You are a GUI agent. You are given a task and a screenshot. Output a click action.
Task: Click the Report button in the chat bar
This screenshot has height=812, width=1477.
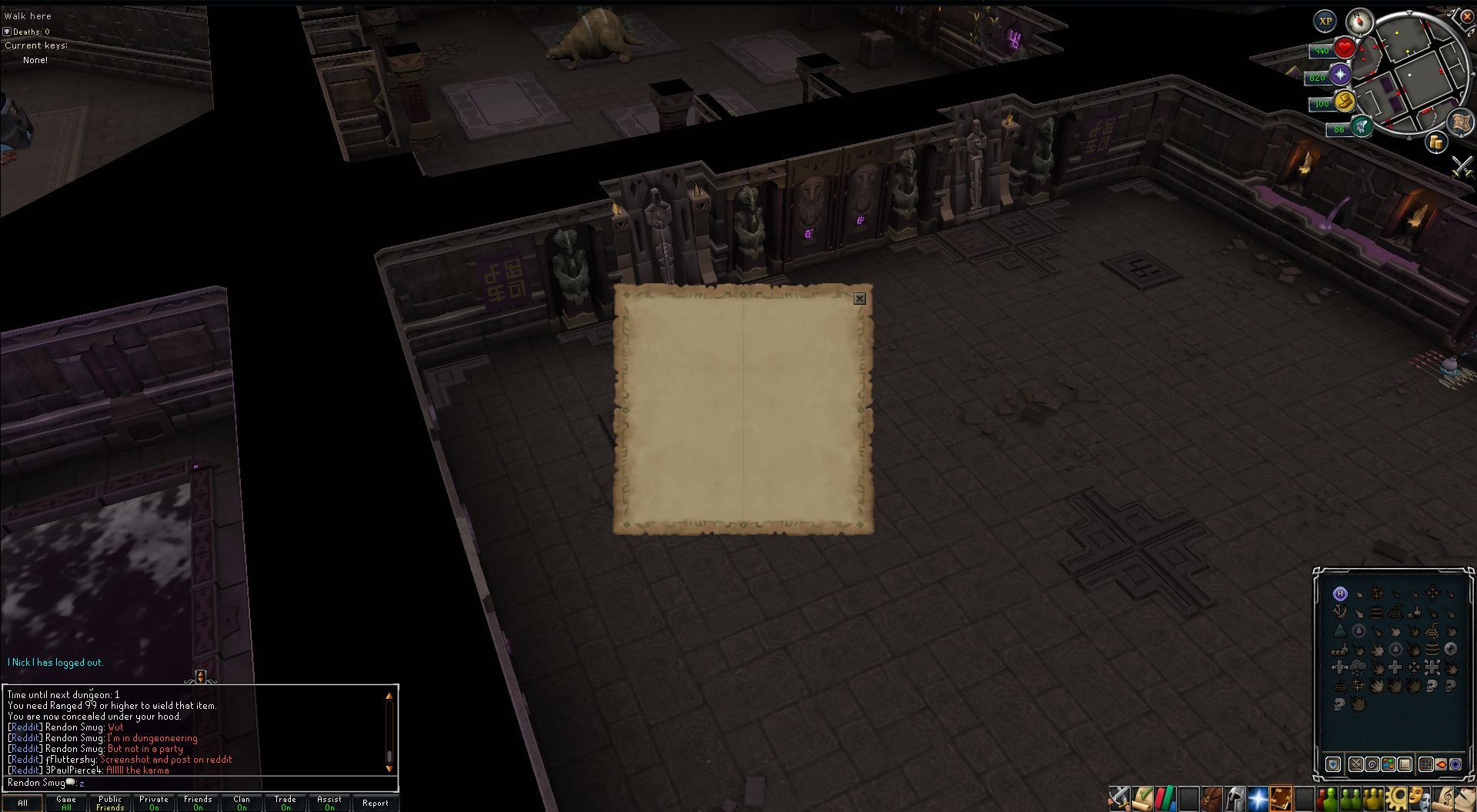coord(376,802)
